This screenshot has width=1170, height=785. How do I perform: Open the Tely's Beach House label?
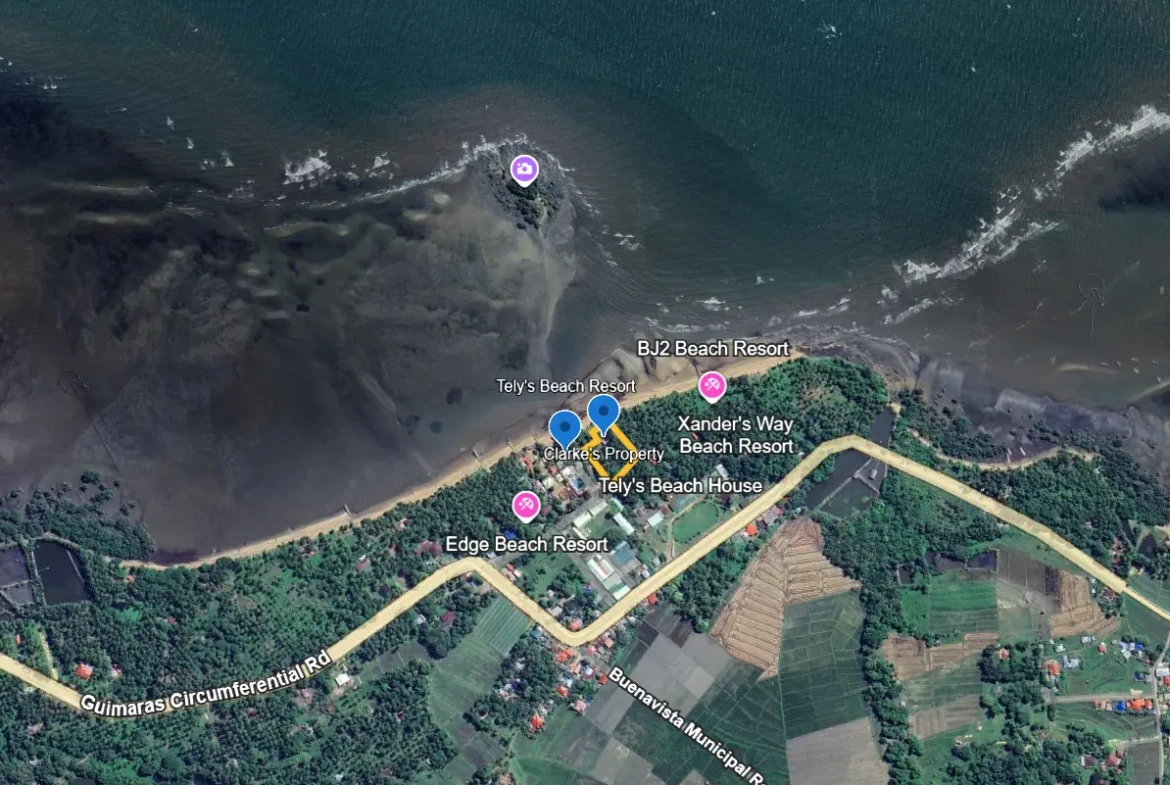point(680,486)
